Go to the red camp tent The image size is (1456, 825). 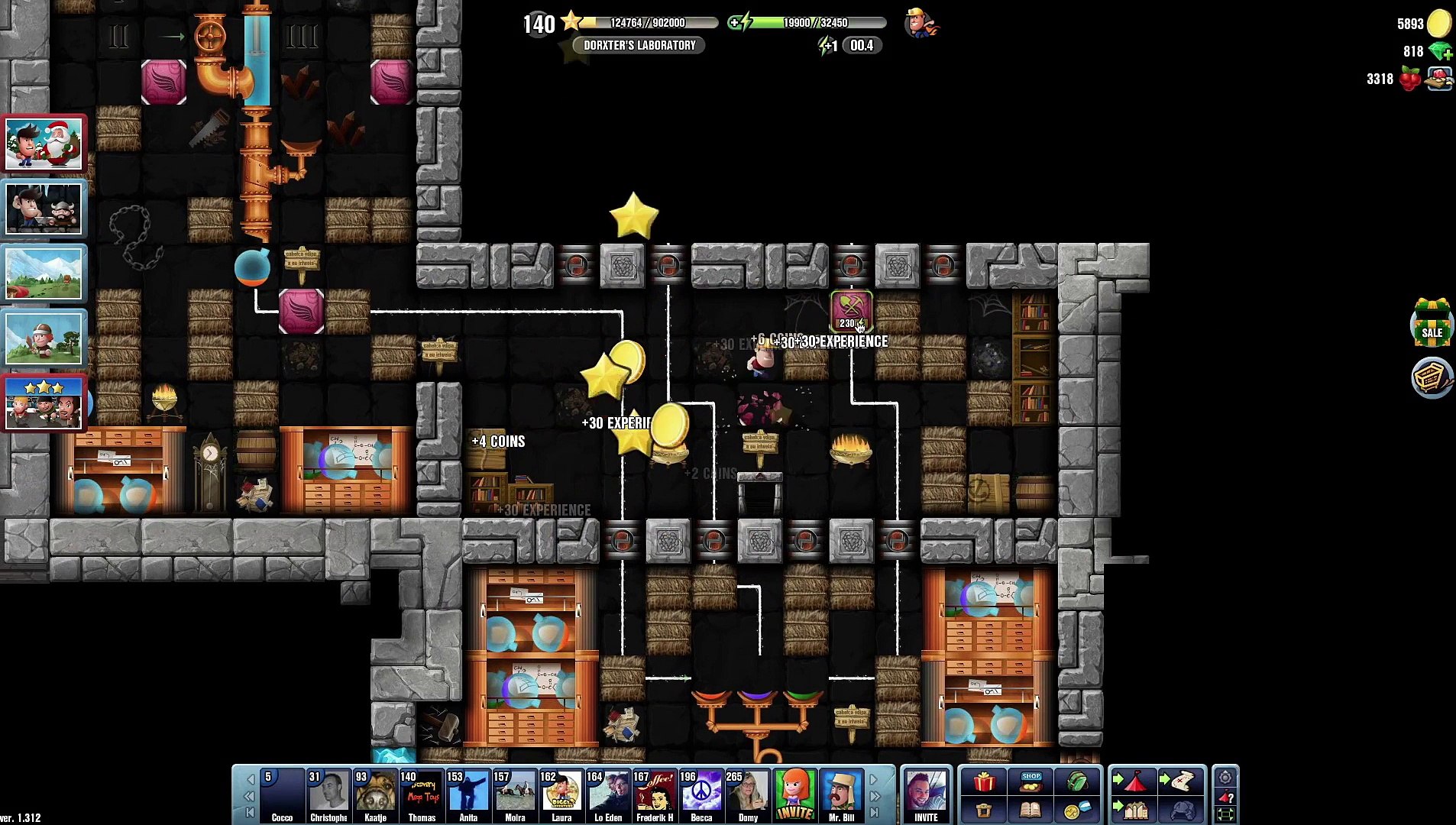point(1134,781)
